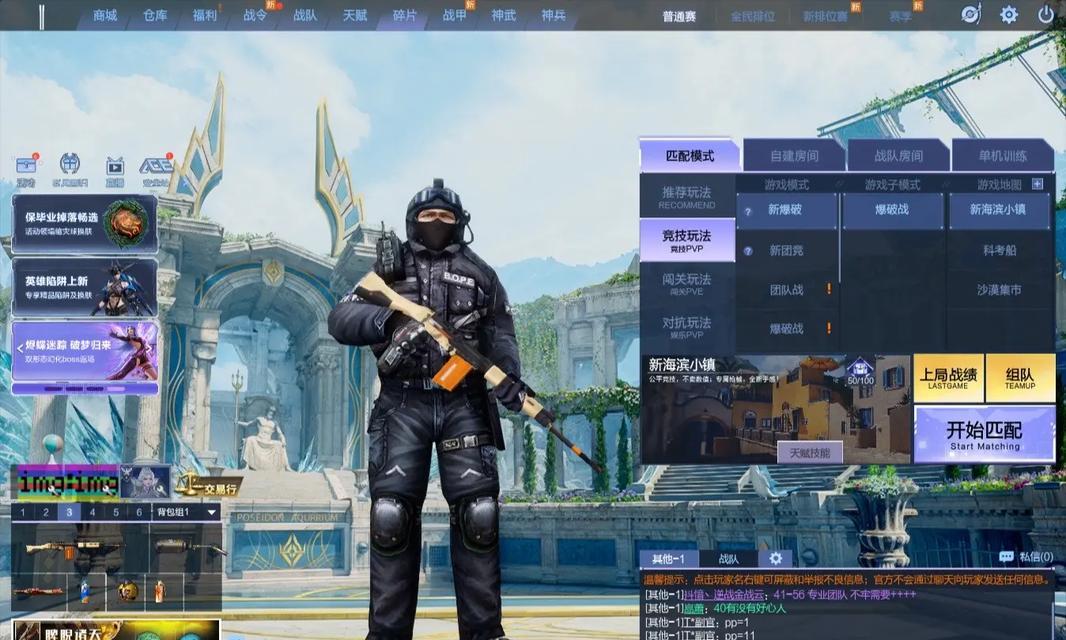Form a team with 组队 button
Viewport: 1066px width, 640px height.
(x=1020, y=378)
